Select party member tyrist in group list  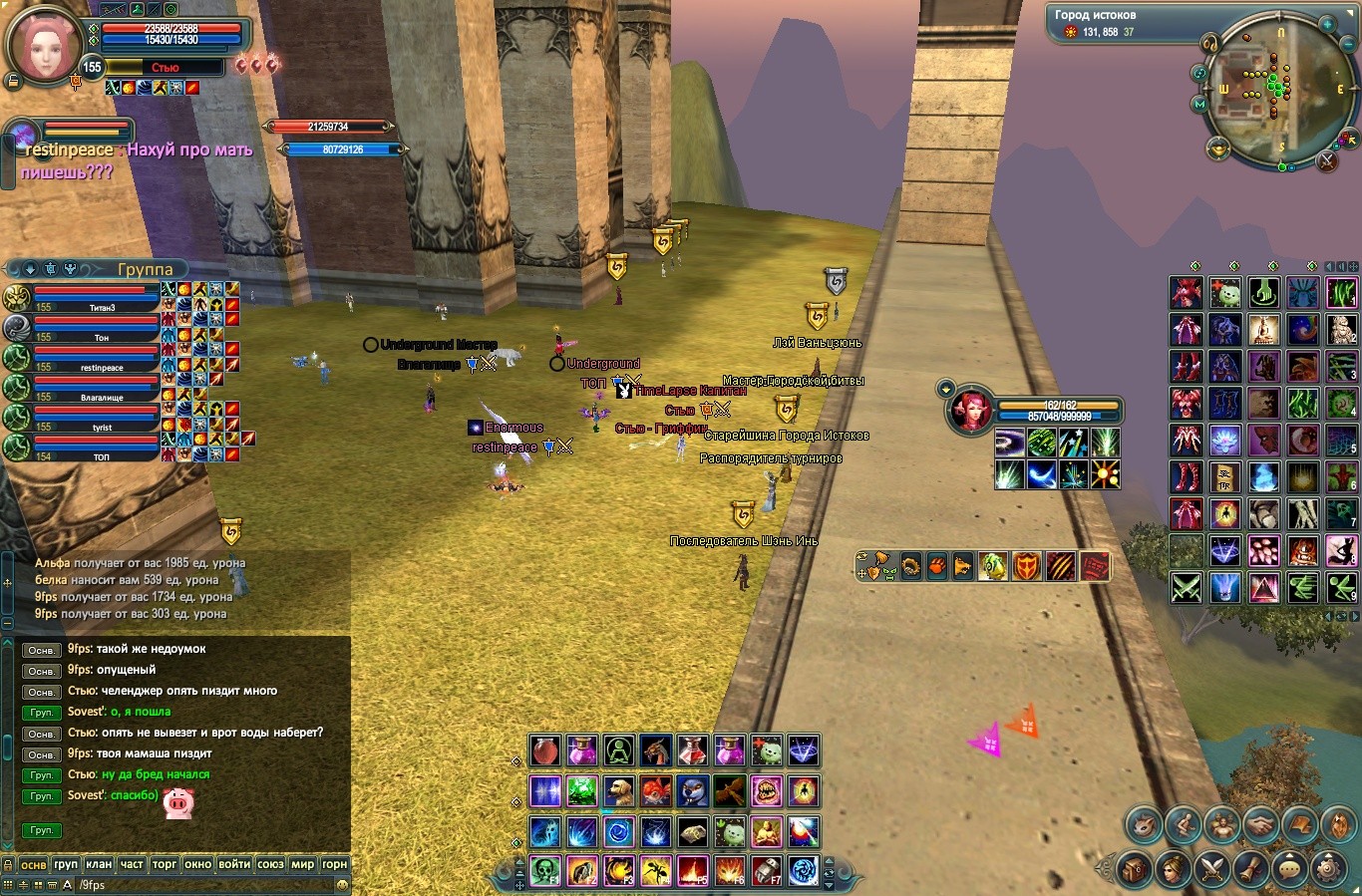point(96,417)
